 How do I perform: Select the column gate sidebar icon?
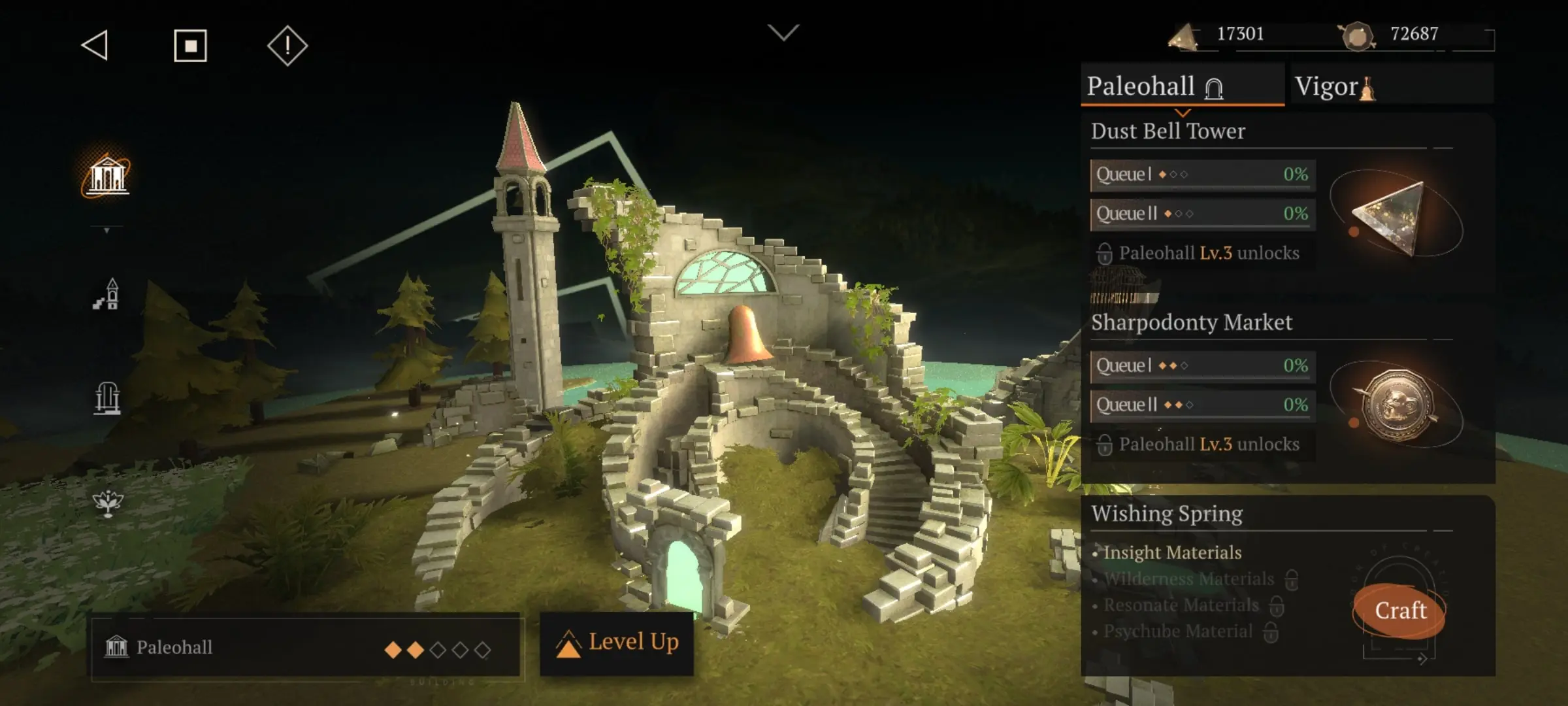[x=107, y=397]
